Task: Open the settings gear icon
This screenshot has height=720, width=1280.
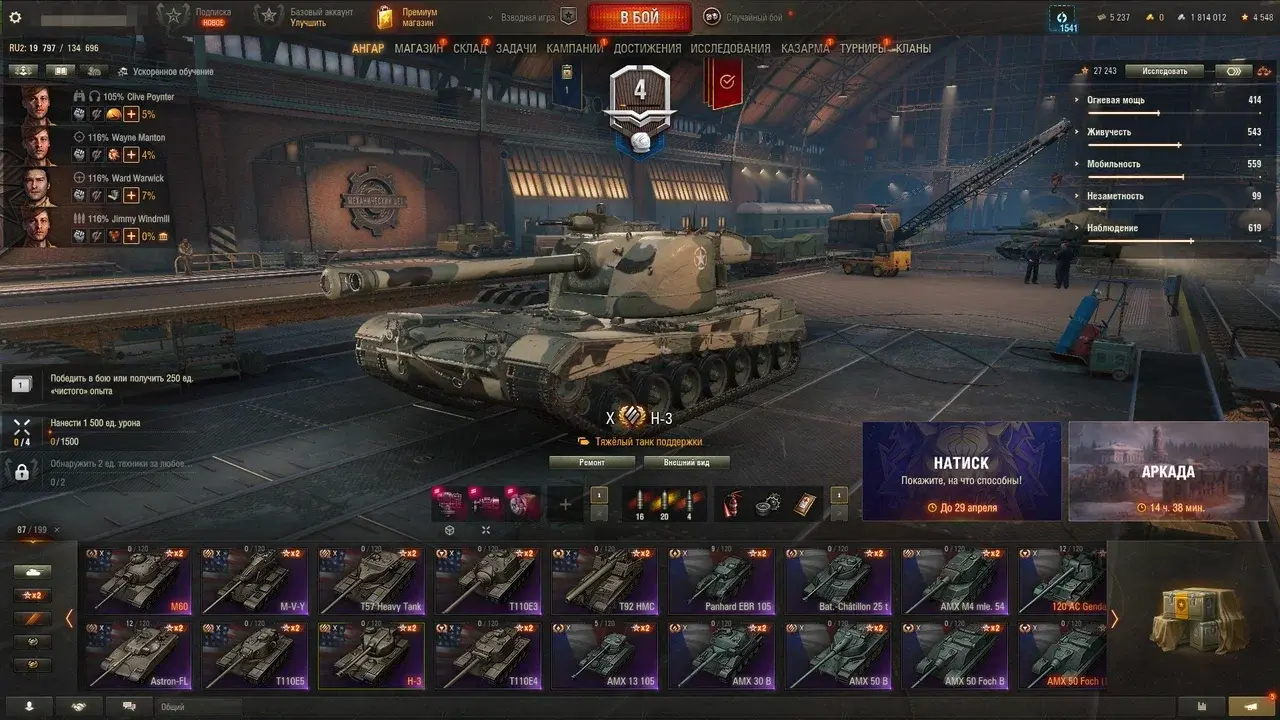Action: pyautogui.click(x=15, y=18)
